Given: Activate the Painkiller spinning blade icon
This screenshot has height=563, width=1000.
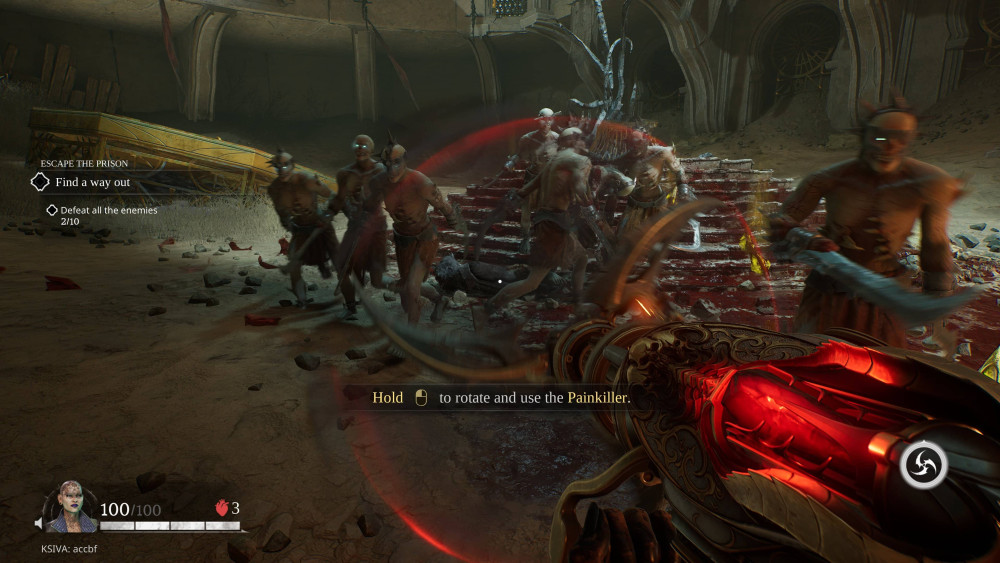Looking at the screenshot, I should [924, 465].
